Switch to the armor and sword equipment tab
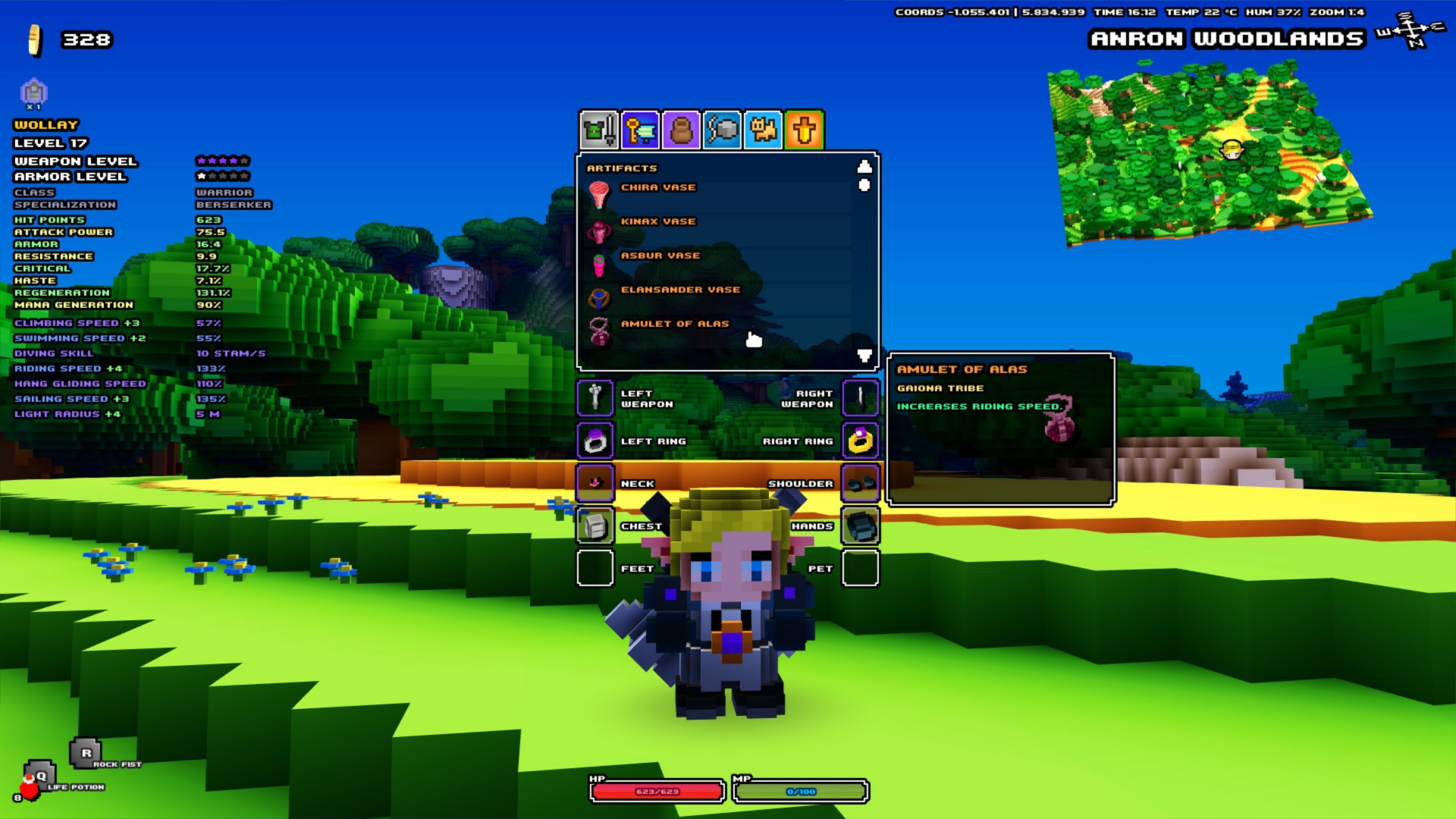Image resolution: width=1456 pixels, height=819 pixels. pos(599,130)
